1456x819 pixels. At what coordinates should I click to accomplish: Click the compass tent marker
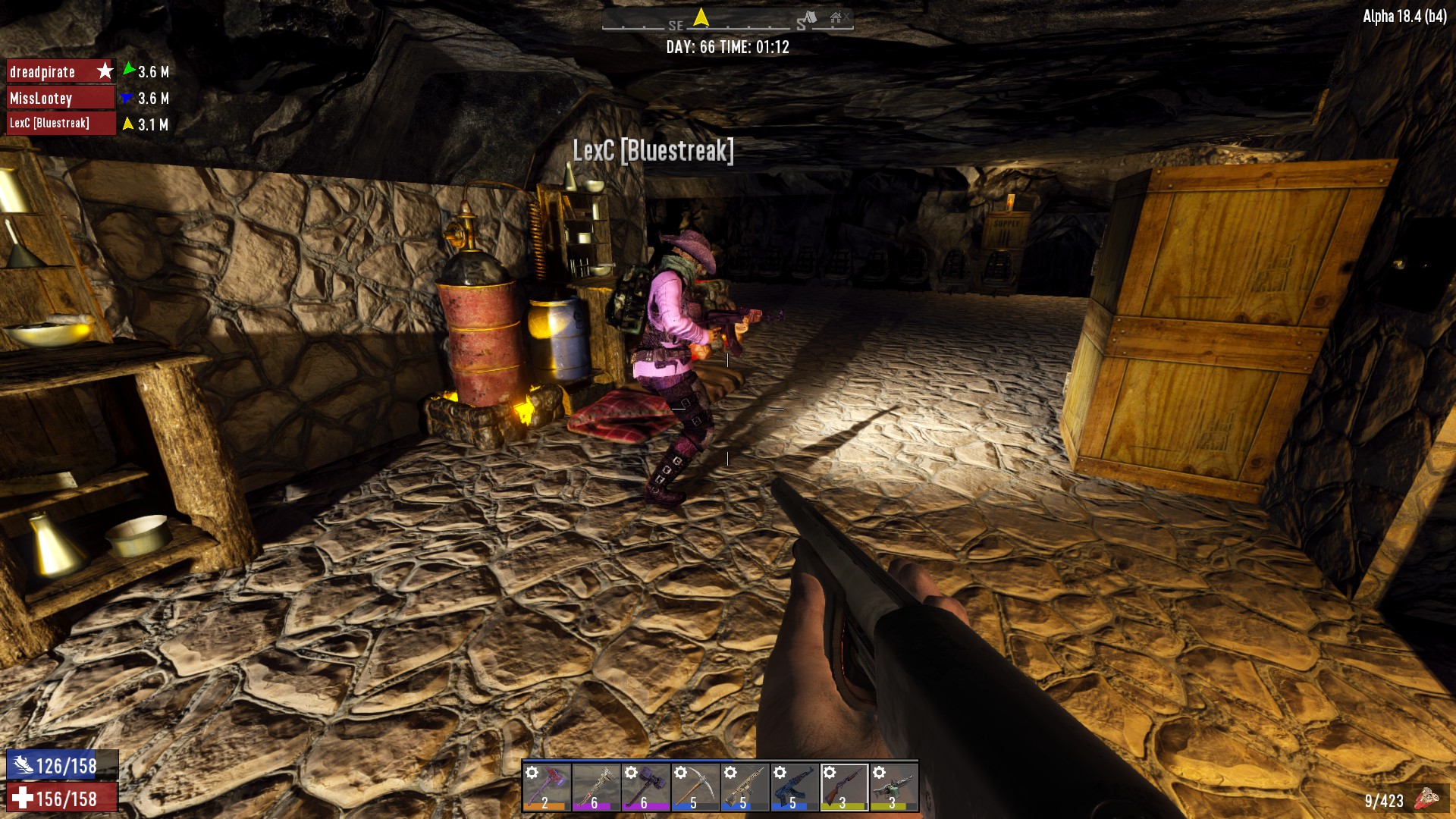coord(811,17)
